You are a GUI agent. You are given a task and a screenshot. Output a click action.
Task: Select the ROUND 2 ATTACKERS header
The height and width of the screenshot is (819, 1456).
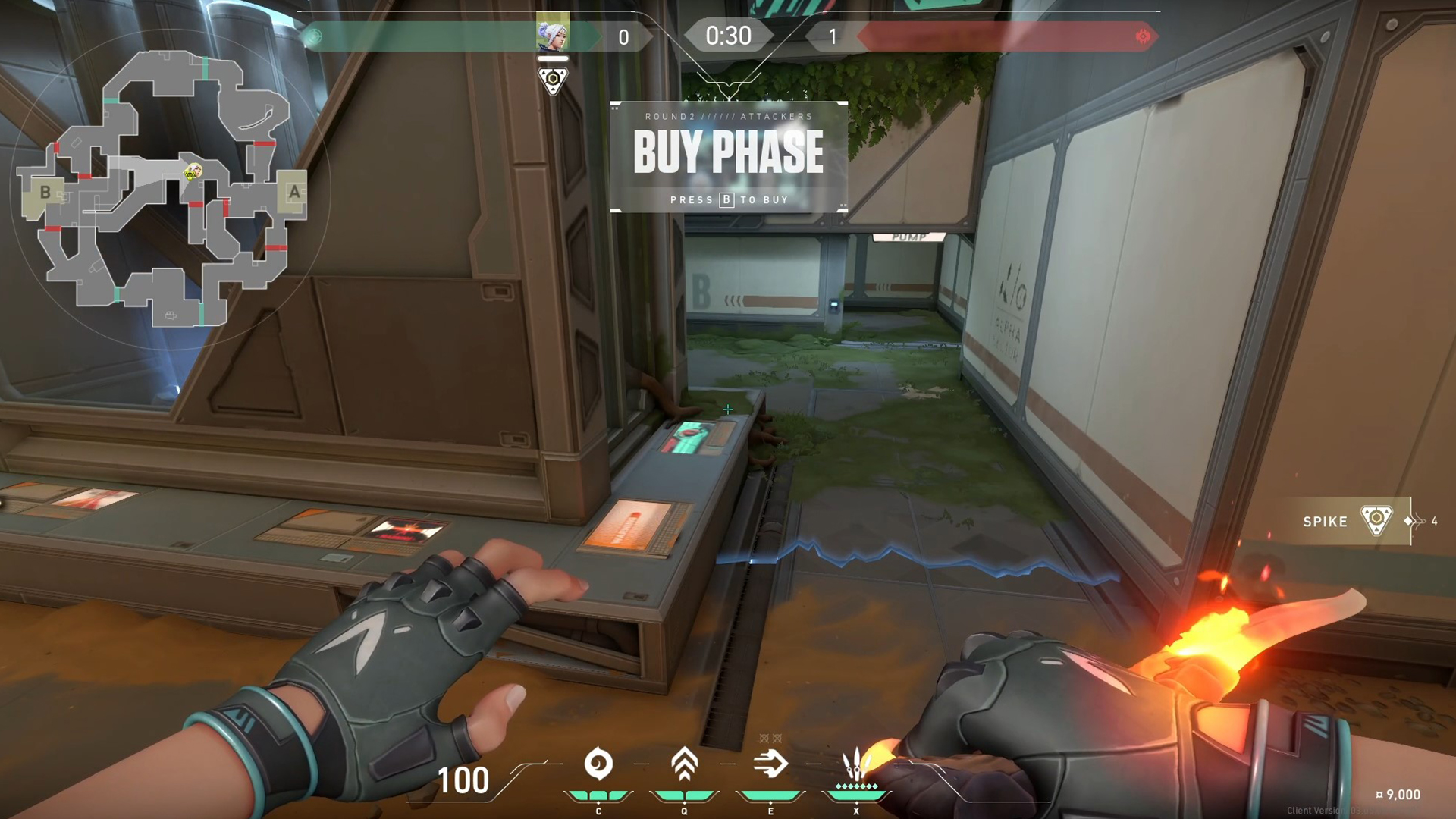(728, 115)
